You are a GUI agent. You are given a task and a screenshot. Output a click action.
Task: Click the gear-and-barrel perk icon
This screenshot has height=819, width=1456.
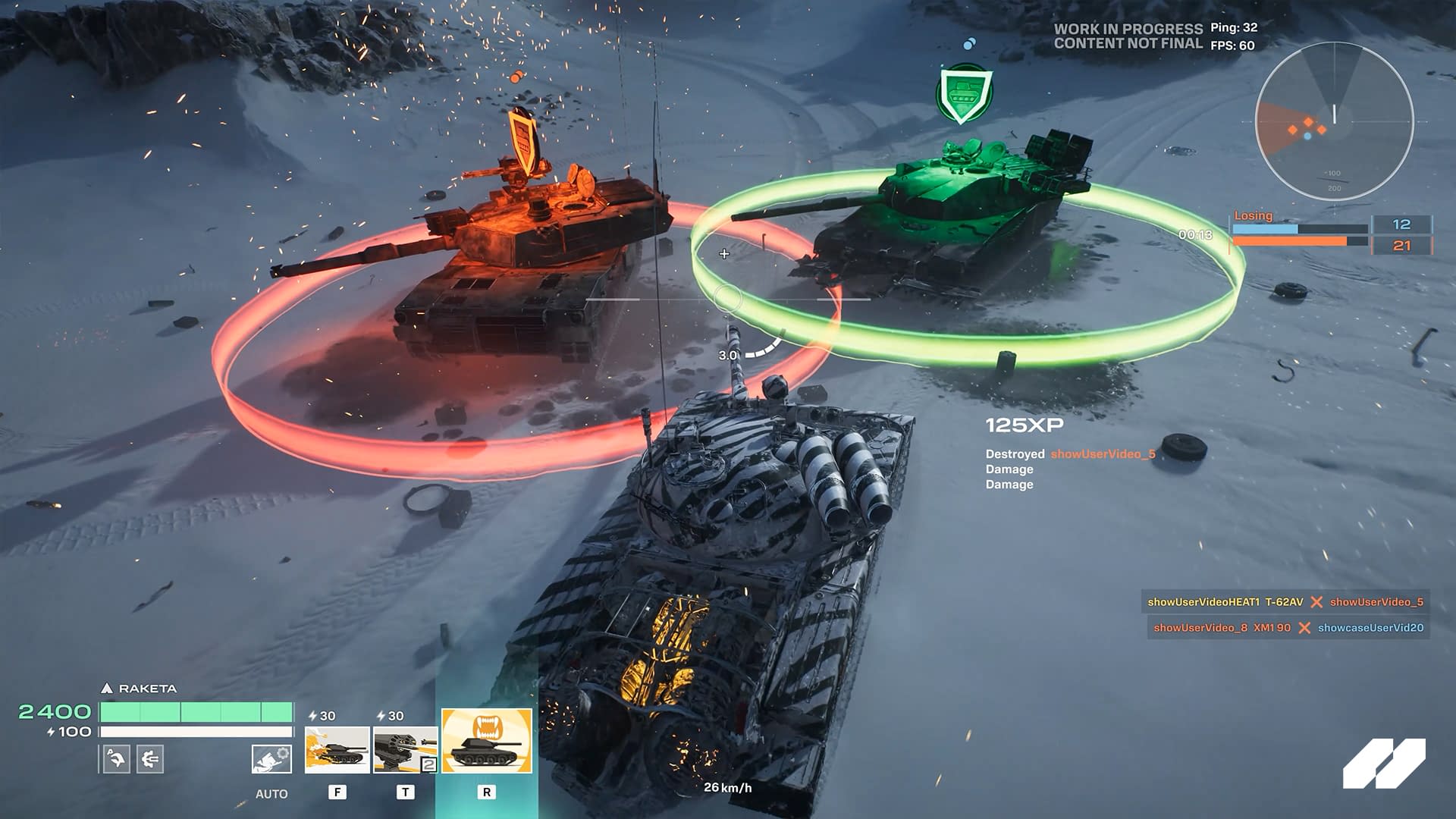point(150,758)
